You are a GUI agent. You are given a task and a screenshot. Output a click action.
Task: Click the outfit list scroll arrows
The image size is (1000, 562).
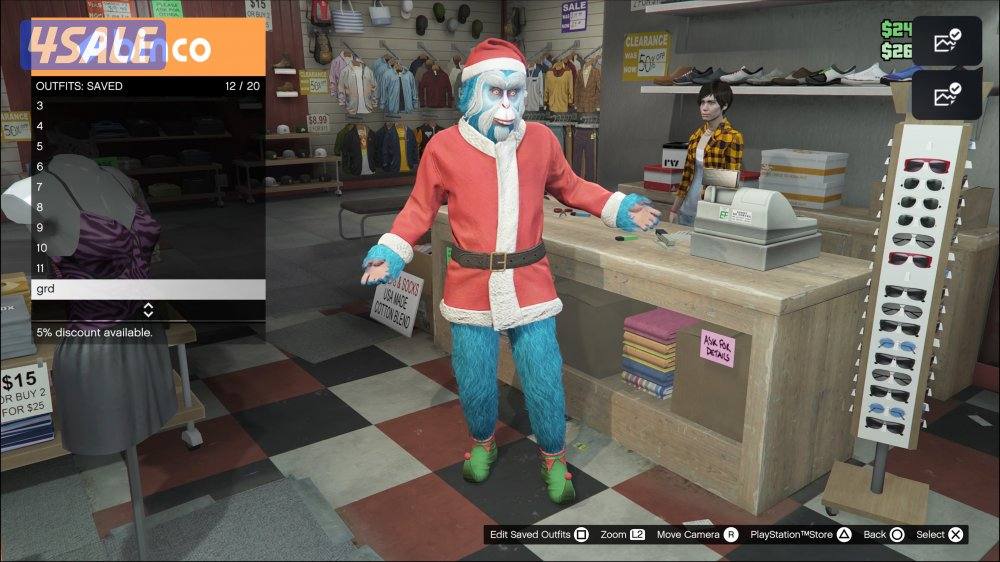click(x=148, y=310)
